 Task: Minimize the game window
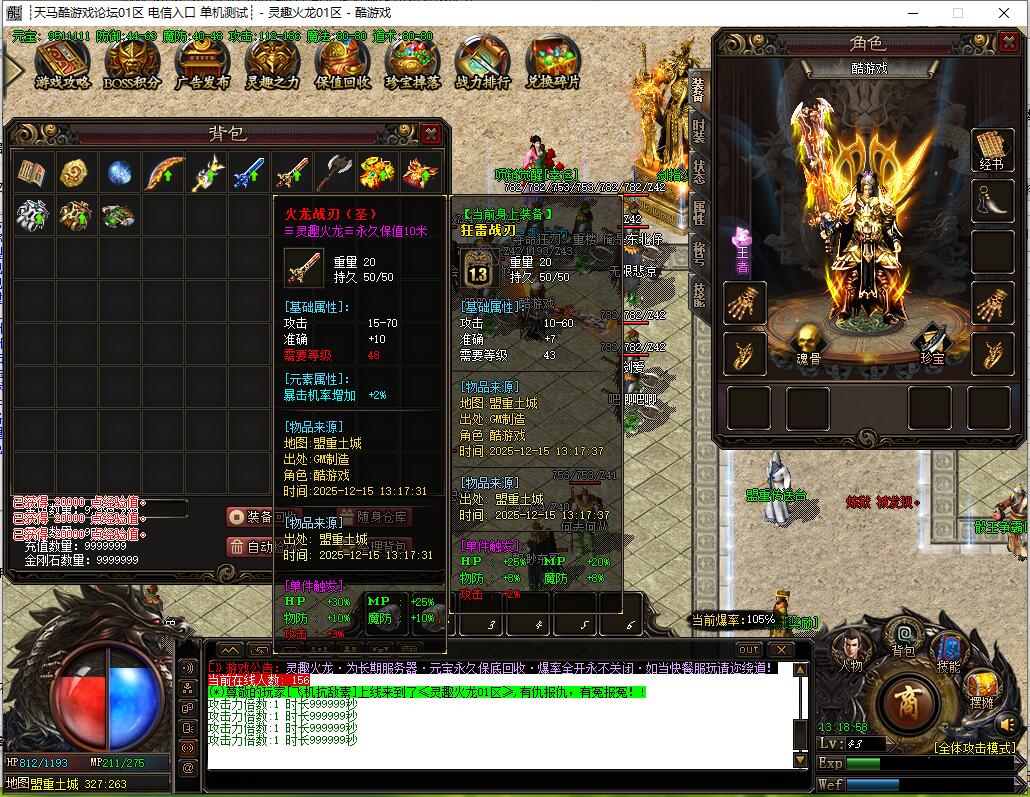(x=913, y=13)
